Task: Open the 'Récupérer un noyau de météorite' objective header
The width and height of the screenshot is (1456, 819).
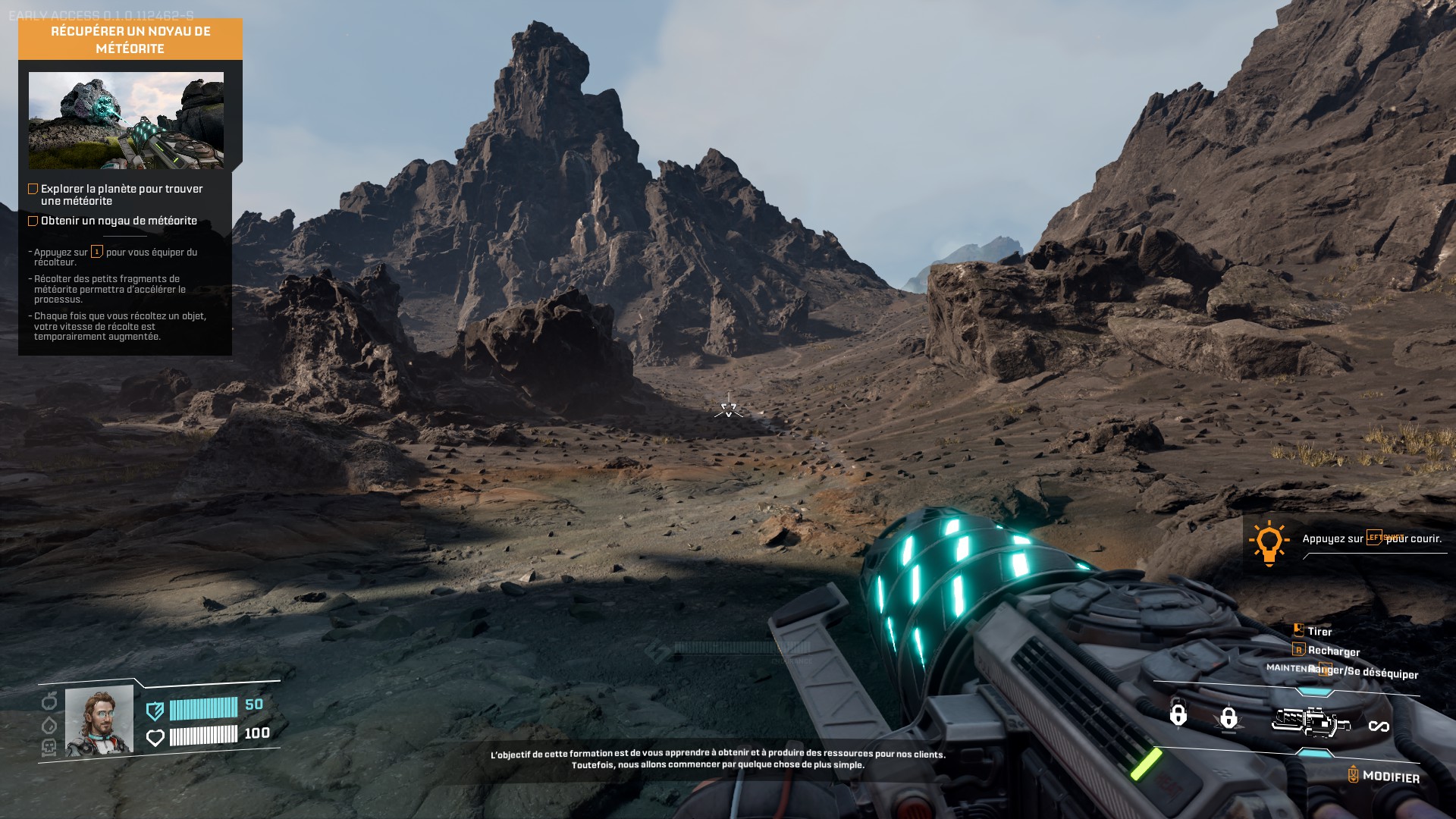Action: click(130, 39)
